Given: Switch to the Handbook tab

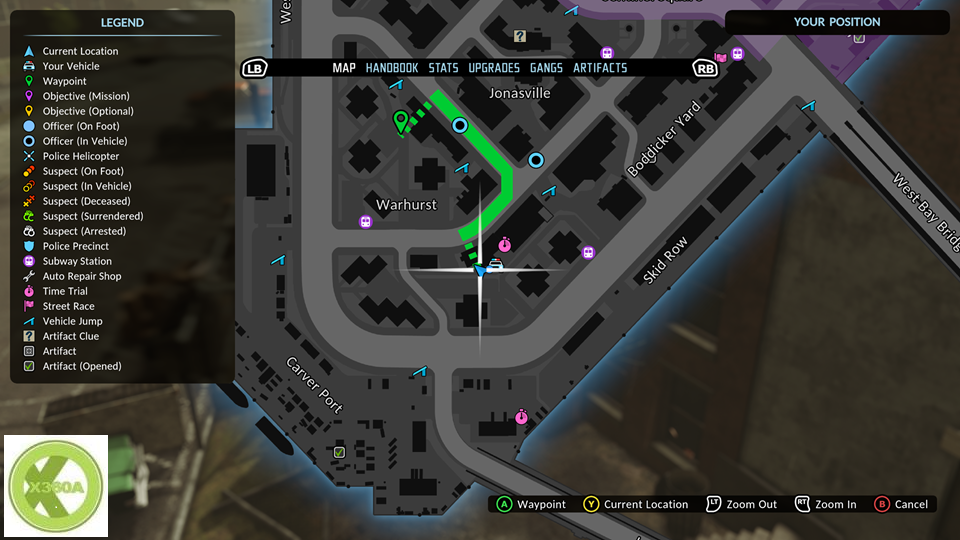Looking at the screenshot, I should point(391,68).
